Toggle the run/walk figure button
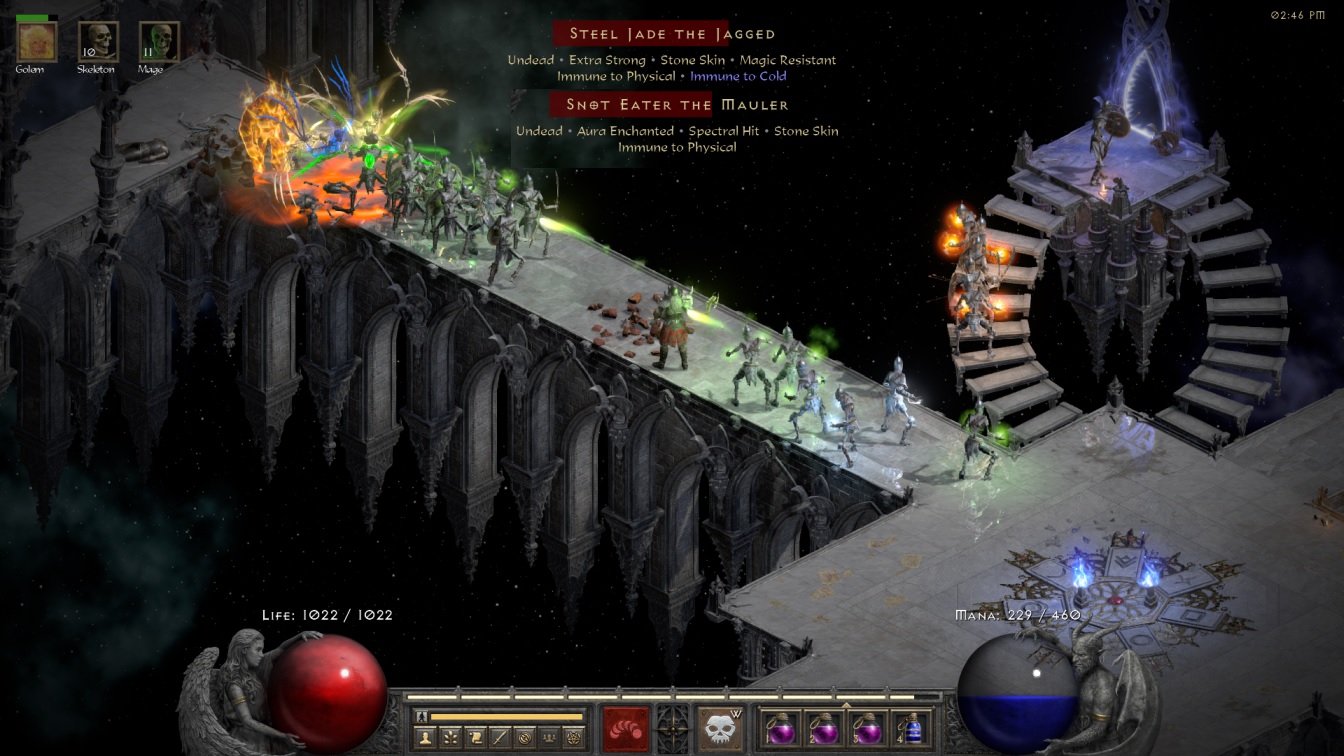 point(421,716)
